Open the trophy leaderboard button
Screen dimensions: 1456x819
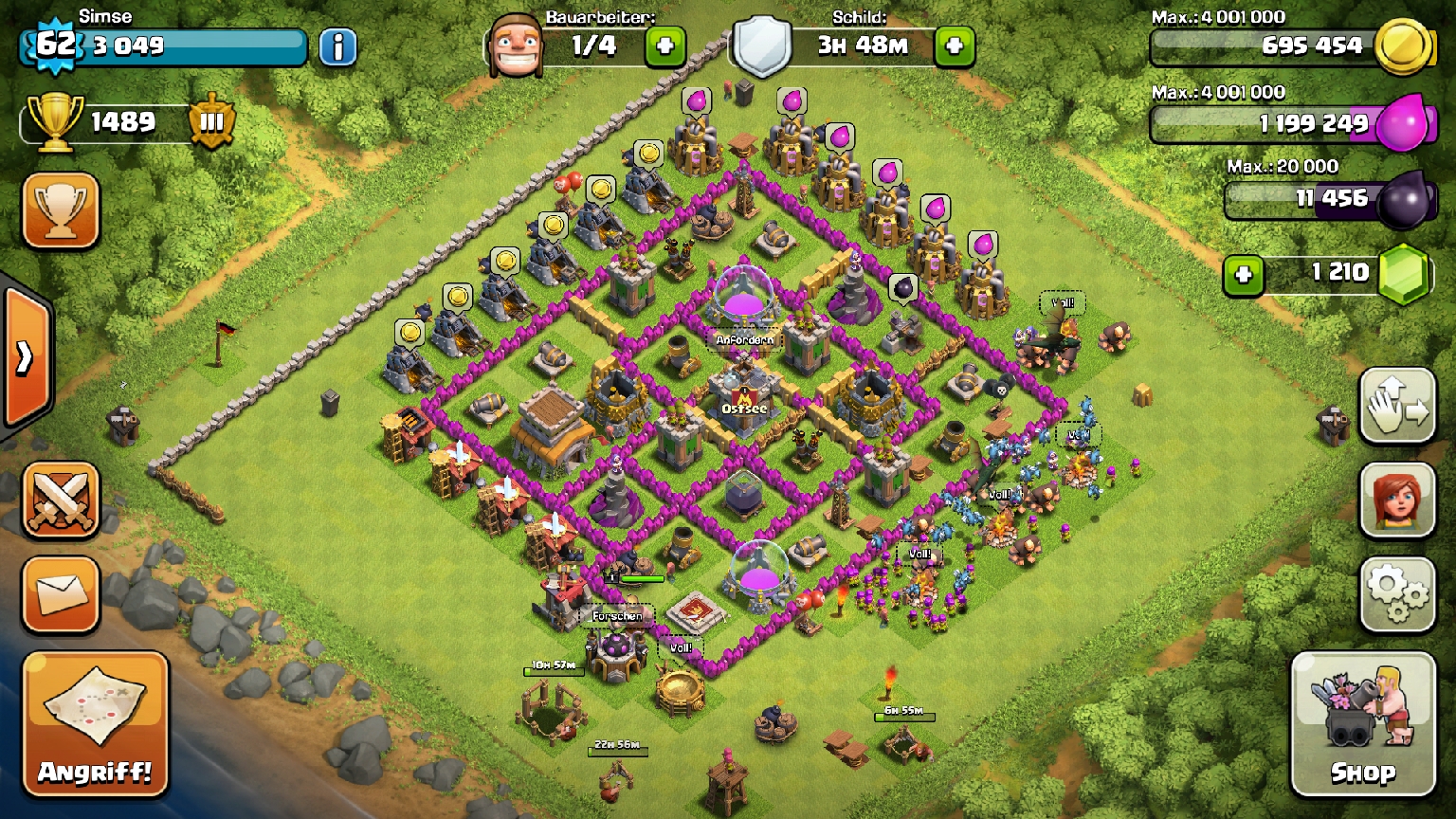coord(61,210)
